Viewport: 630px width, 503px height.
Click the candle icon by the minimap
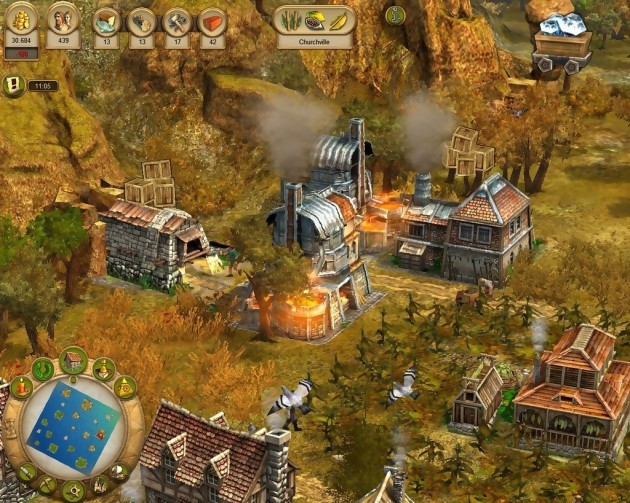click(20, 387)
